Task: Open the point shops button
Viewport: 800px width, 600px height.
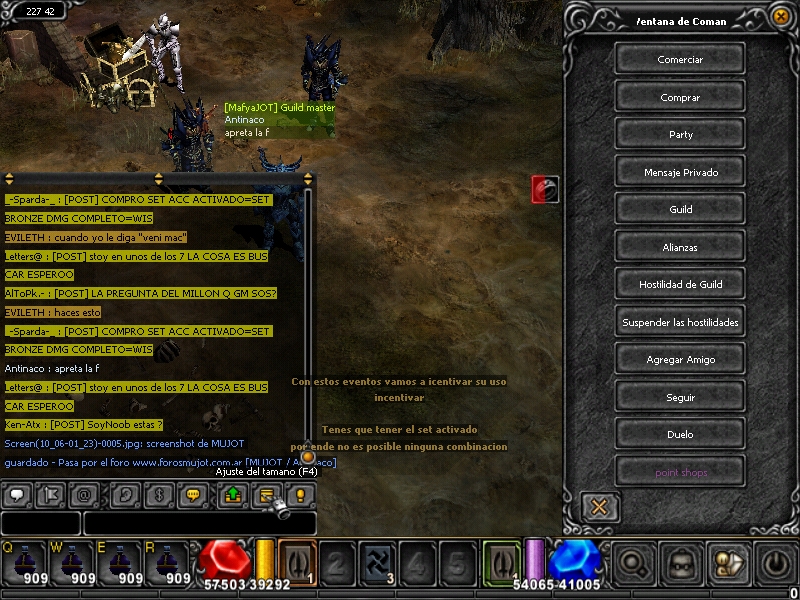Action: (680, 472)
